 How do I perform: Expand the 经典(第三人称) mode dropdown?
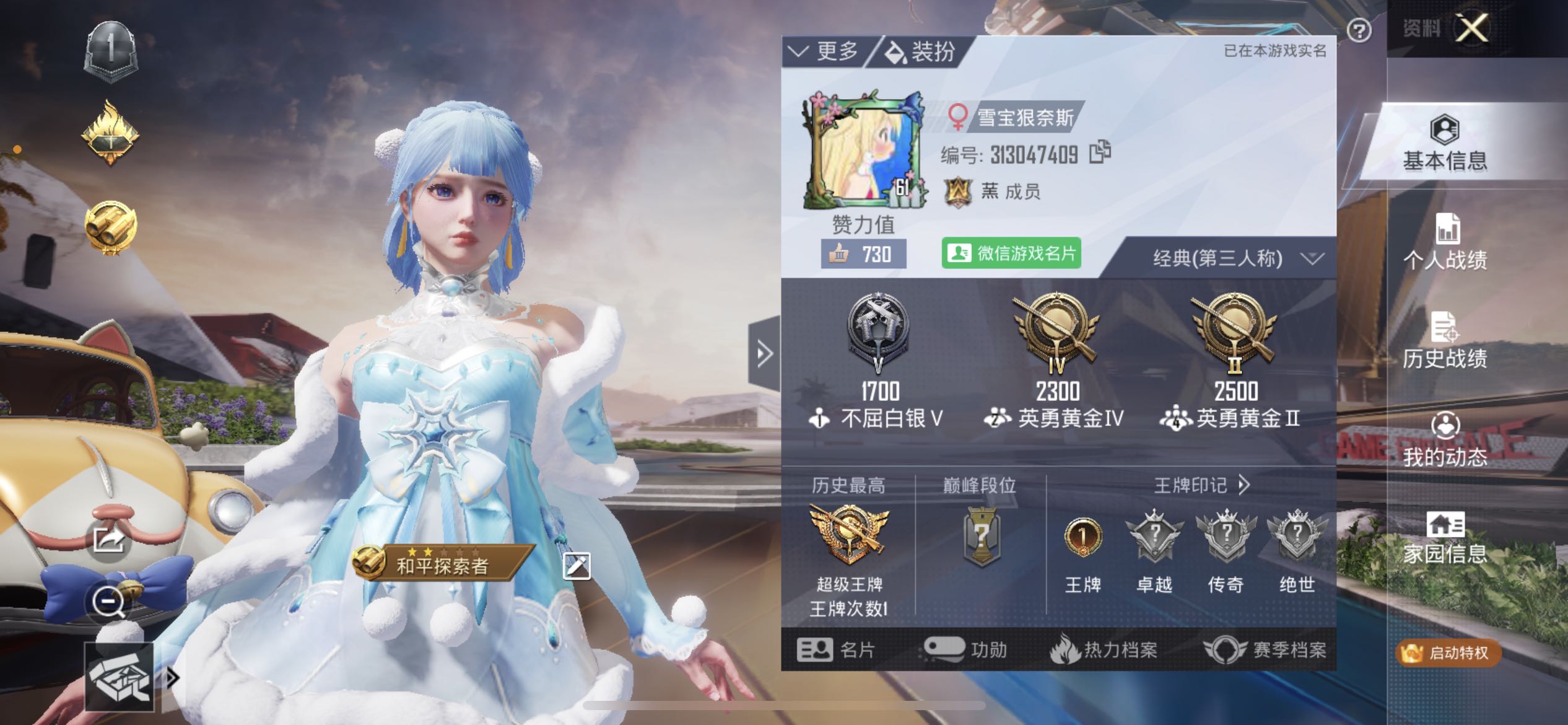coord(1312,258)
